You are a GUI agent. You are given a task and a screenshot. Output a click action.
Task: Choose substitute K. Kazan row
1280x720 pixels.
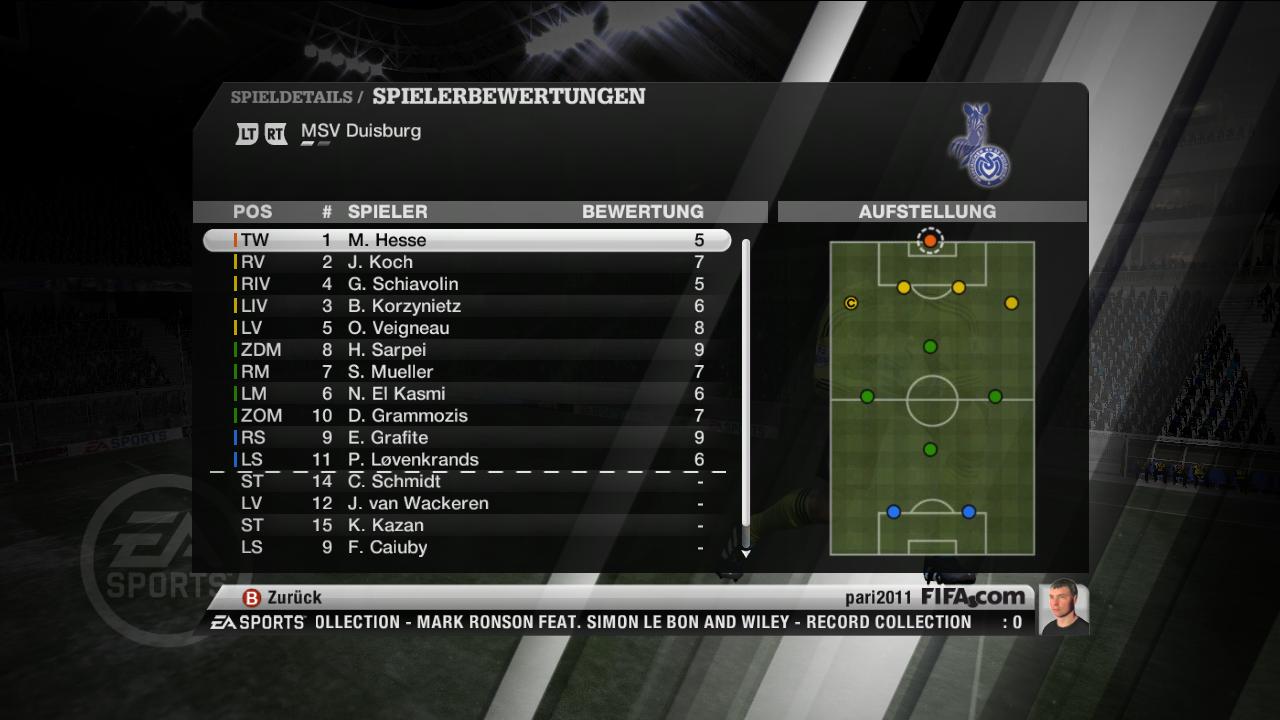(466, 526)
